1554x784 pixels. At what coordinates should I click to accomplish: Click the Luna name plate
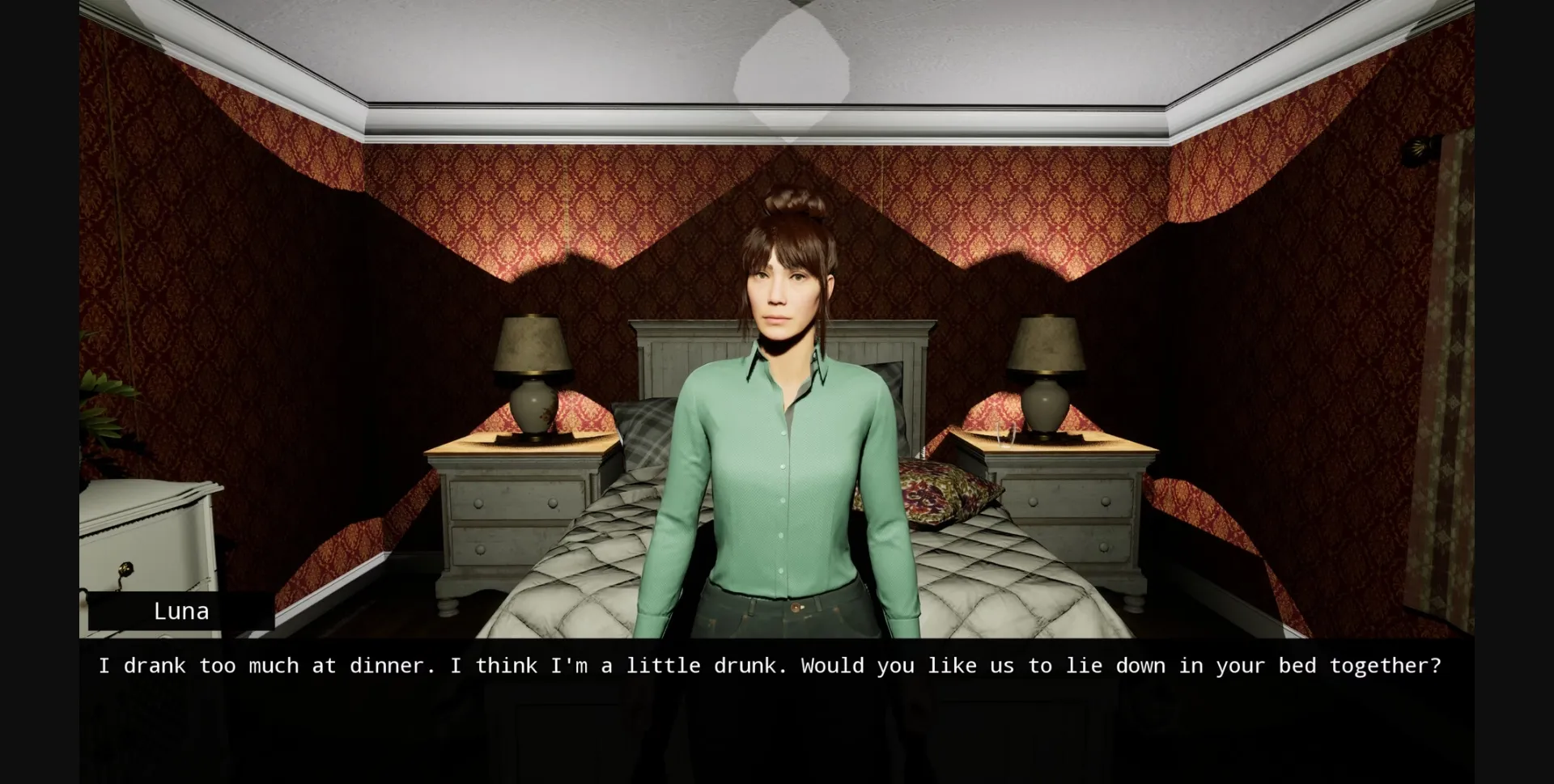point(181,611)
